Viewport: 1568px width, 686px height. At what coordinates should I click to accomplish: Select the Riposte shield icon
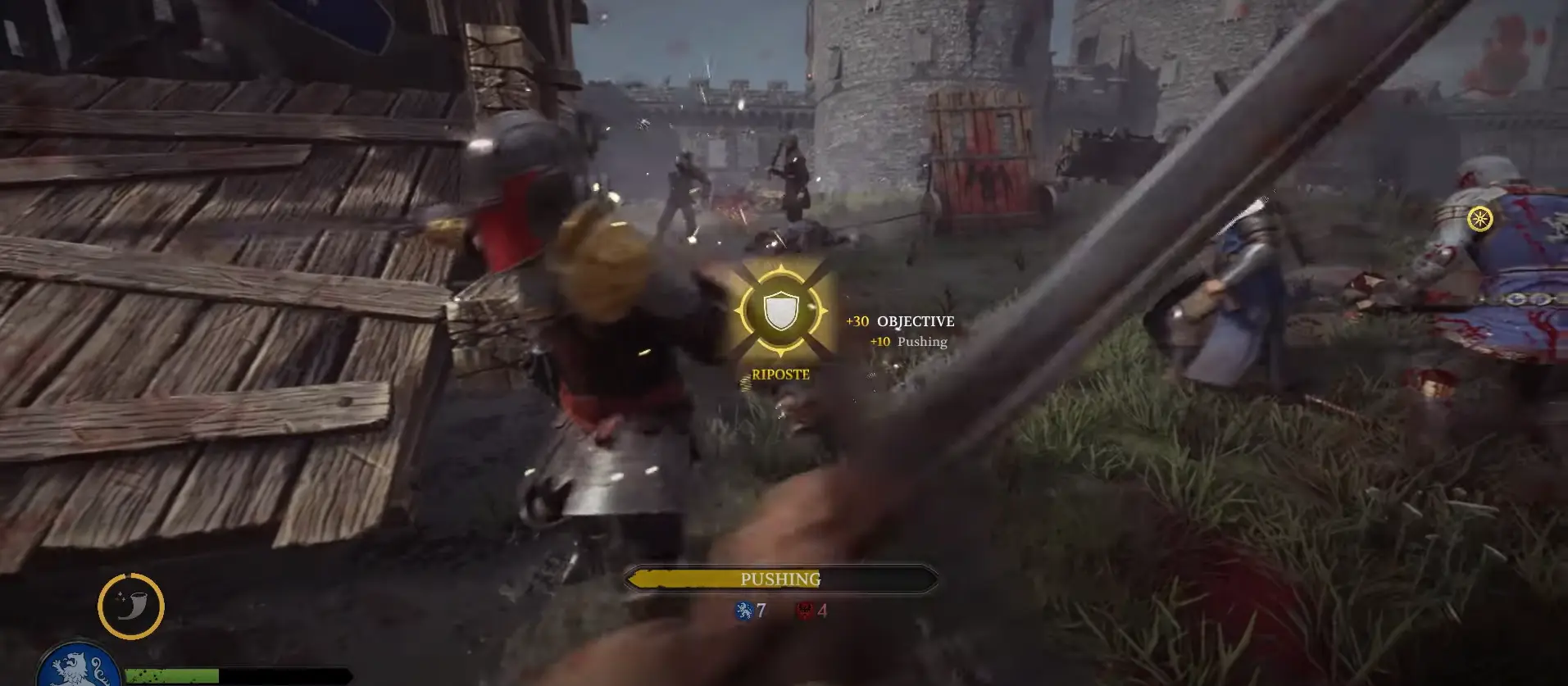(780, 311)
